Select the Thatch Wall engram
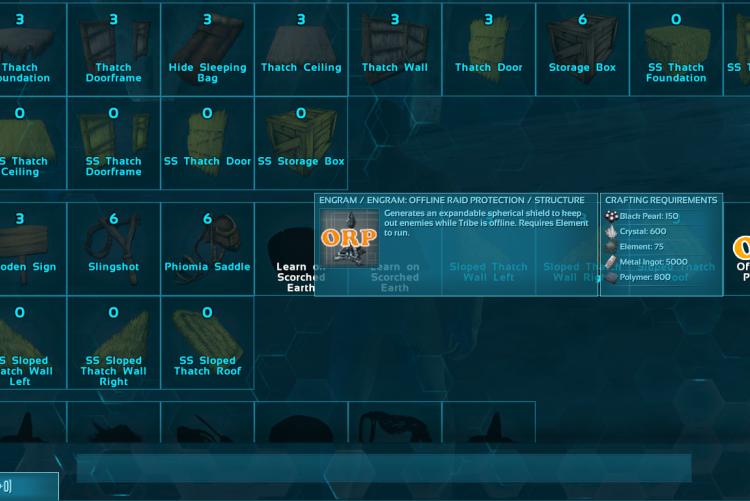 click(x=394, y=48)
